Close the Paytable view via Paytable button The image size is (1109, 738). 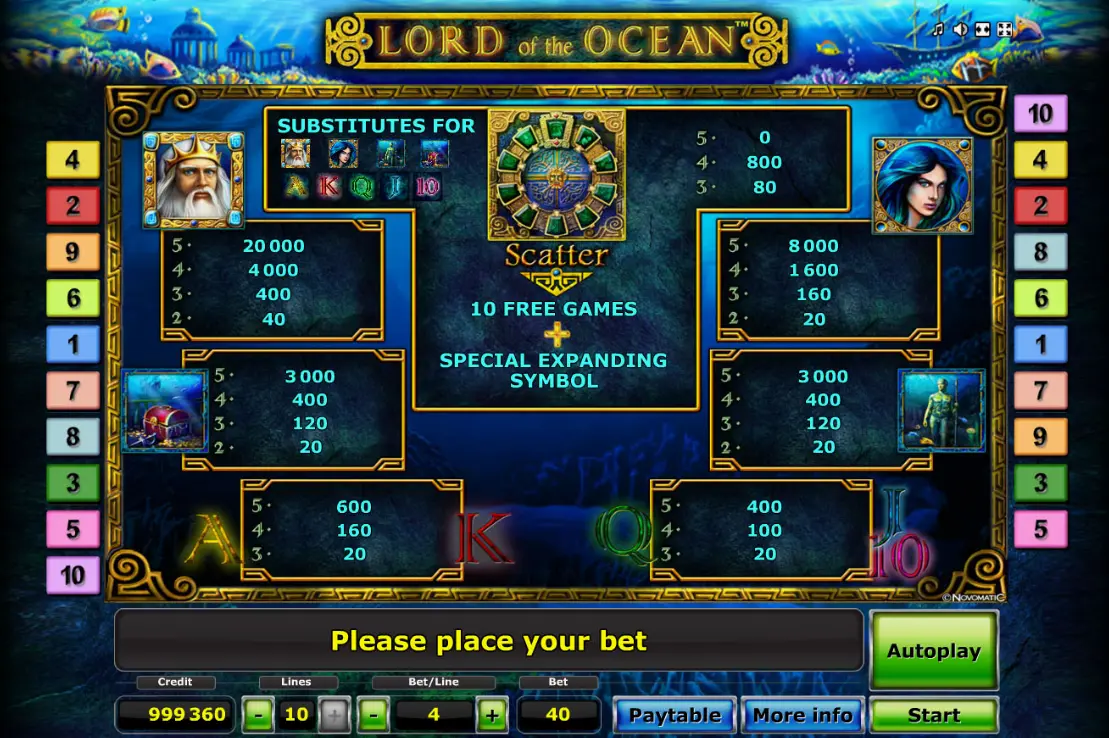(x=674, y=716)
